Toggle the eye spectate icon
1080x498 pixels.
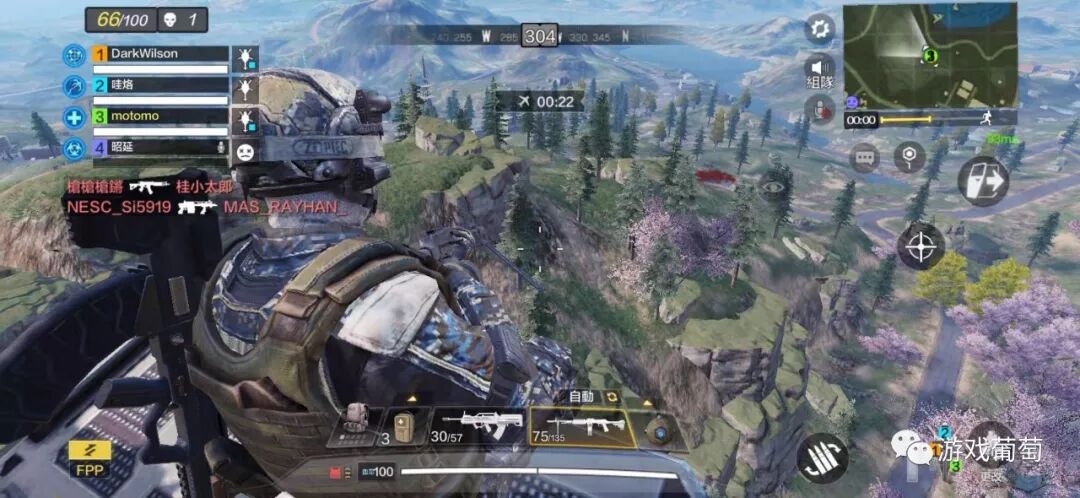(x=772, y=185)
